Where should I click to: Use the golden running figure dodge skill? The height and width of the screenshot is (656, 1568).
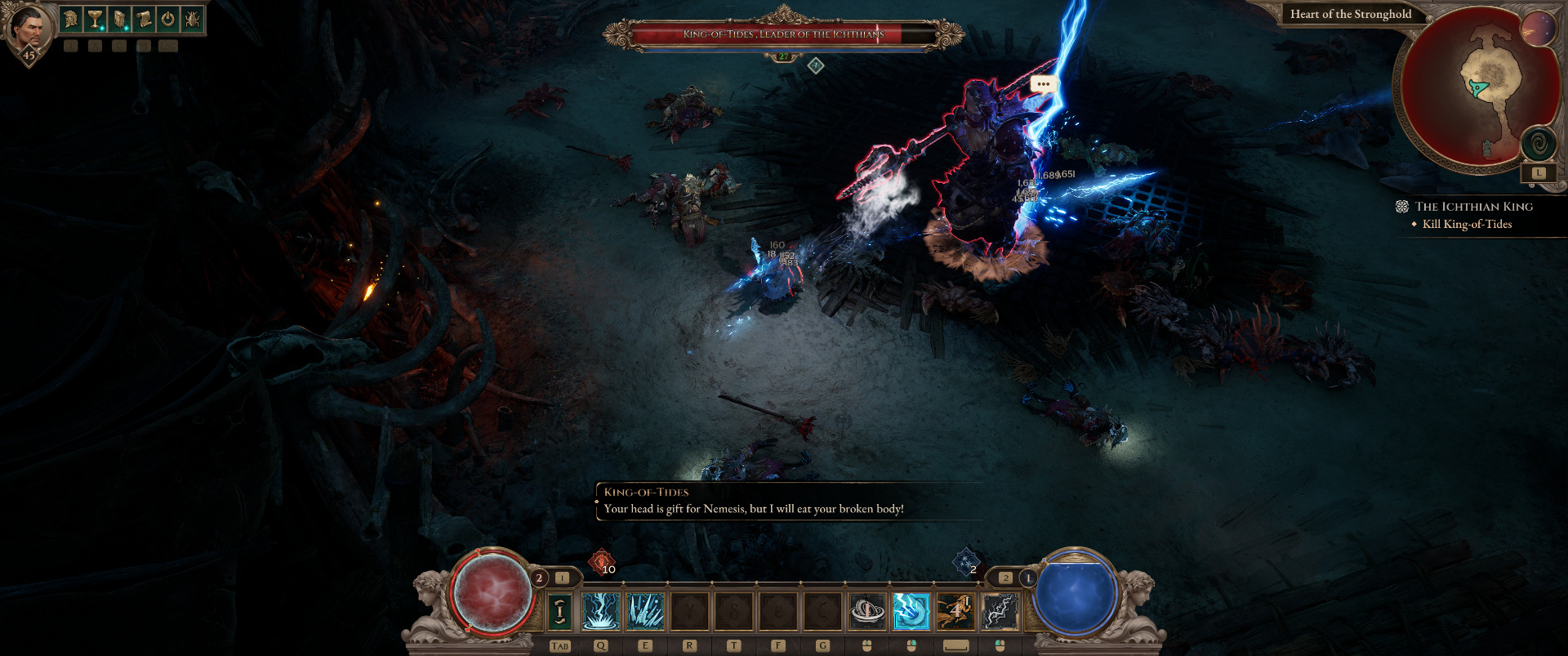pos(955,611)
